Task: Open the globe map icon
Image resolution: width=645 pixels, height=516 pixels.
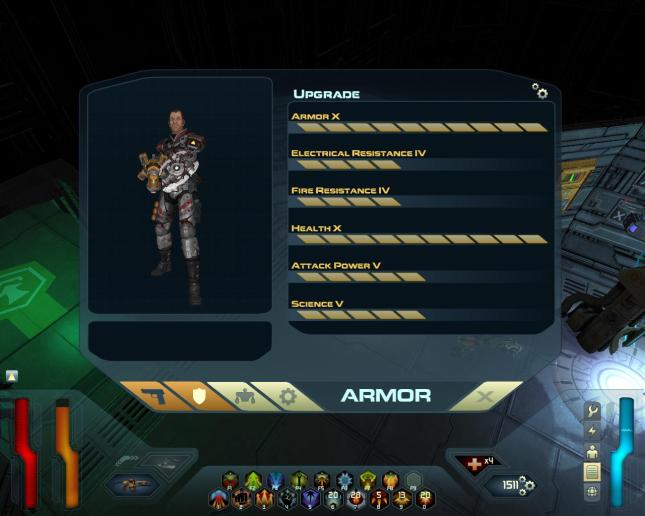Action: [592, 491]
